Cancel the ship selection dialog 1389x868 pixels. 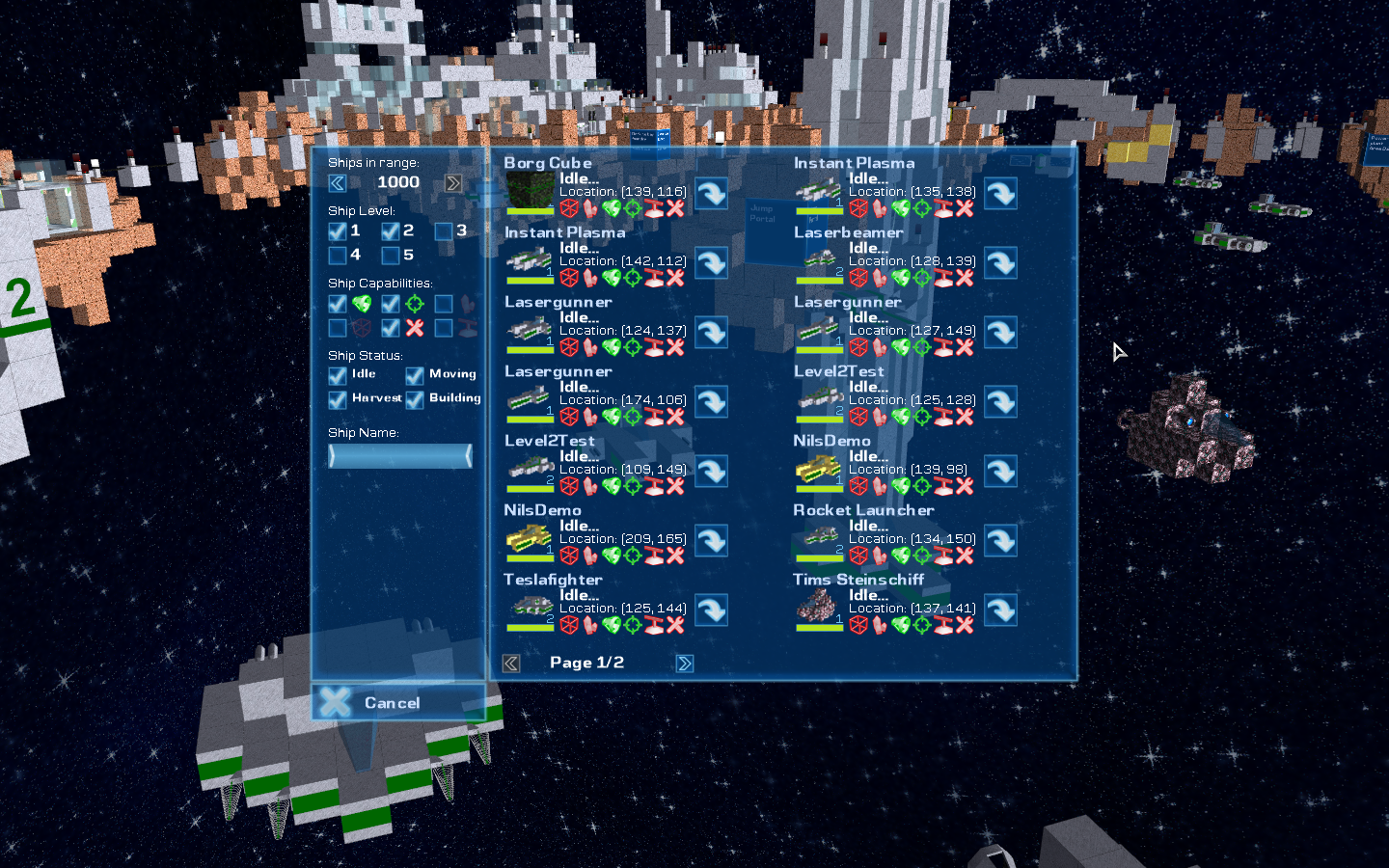click(x=397, y=702)
